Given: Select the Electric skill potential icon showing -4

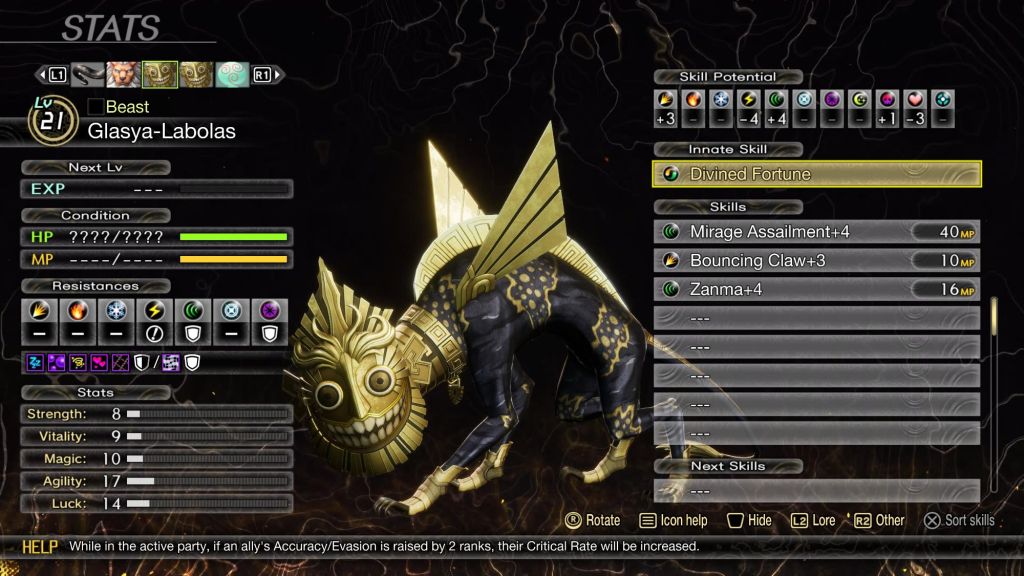Looking at the screenshot, I should [x=747, y=100].
